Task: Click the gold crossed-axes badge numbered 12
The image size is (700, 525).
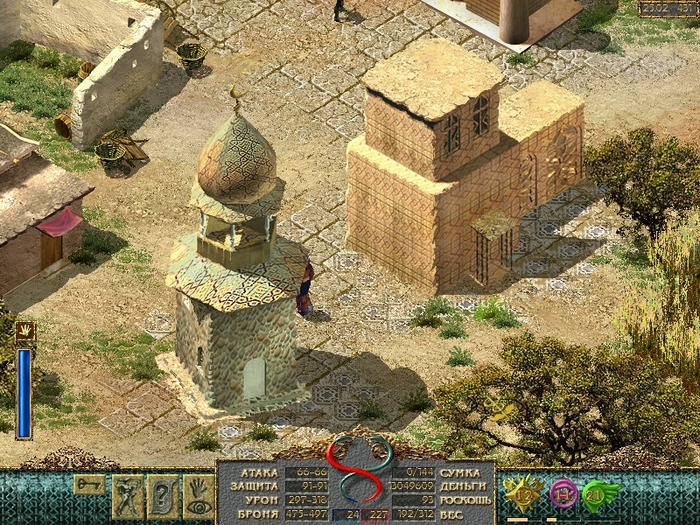Action: (x=523, y=492)
